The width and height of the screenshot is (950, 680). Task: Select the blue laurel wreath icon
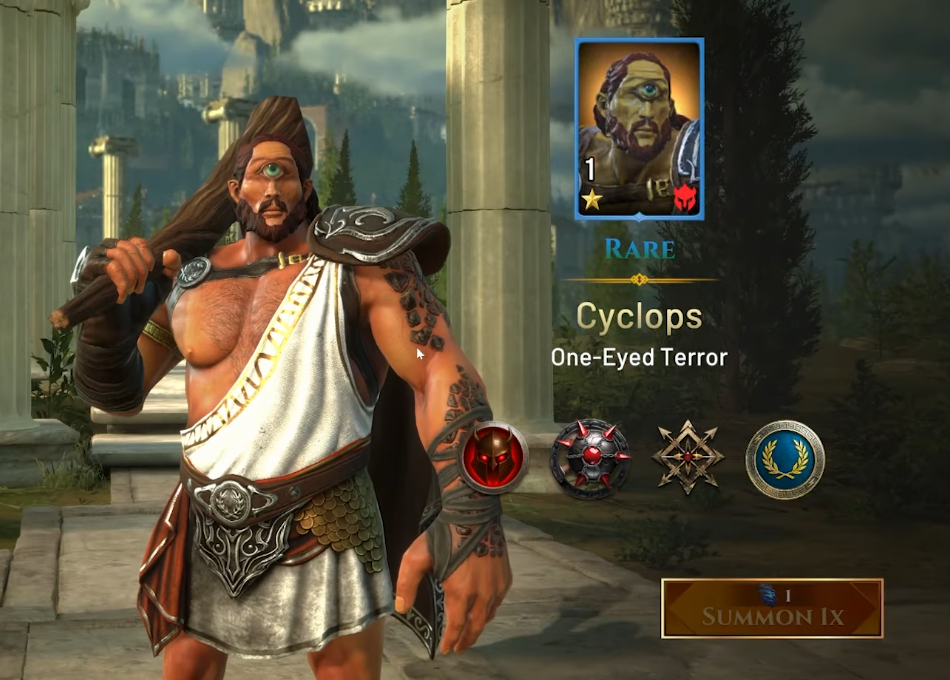click(x=785, y=459)
